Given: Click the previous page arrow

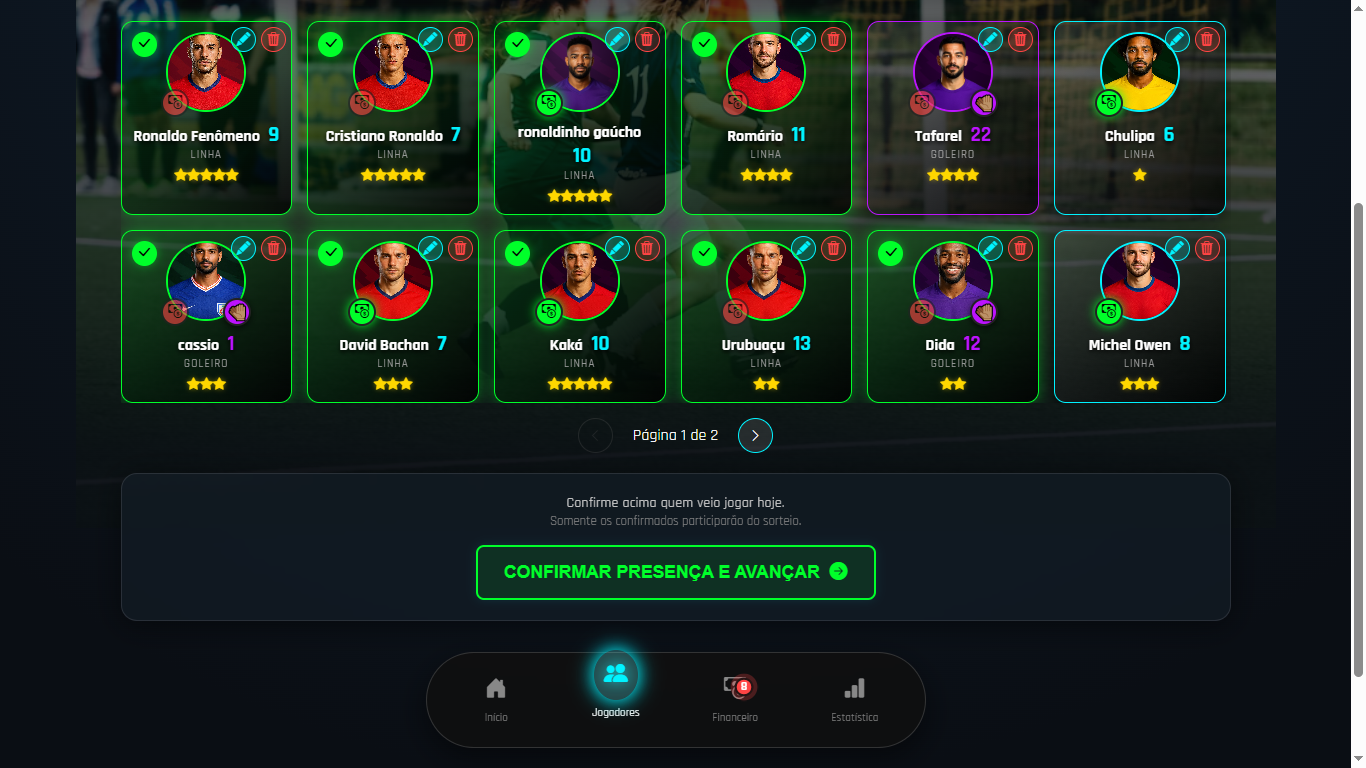Looking at the screenshot, I should click(x=595, y=435).
